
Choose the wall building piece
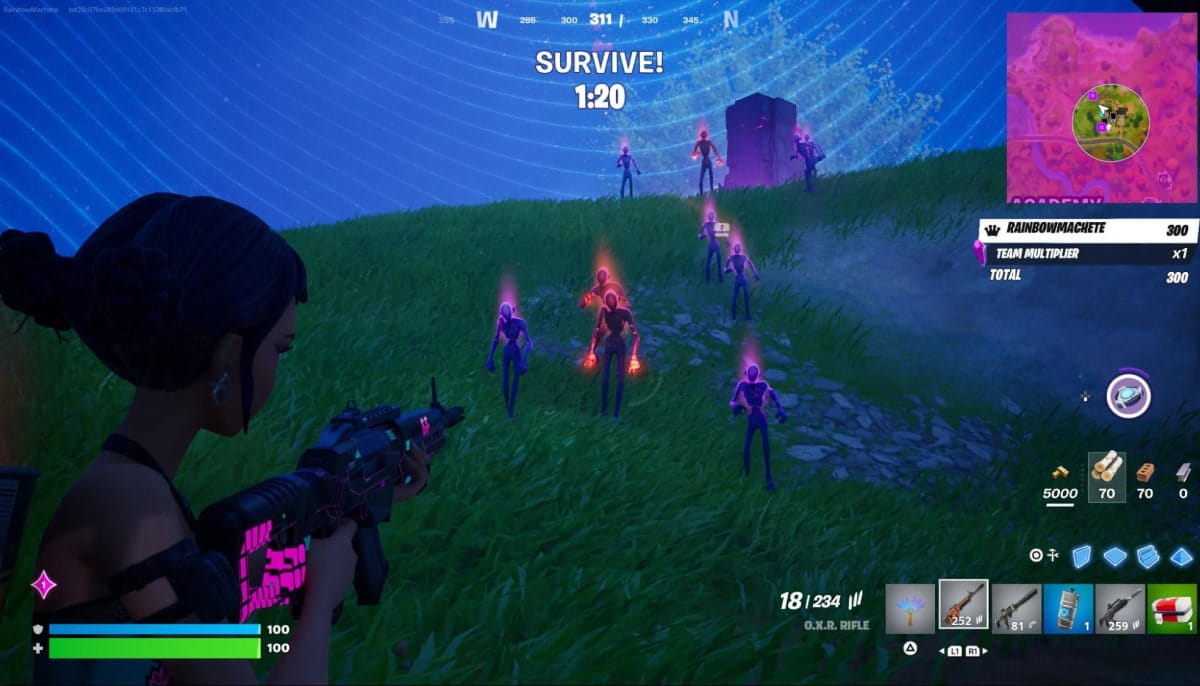[x=1081, y=556]
